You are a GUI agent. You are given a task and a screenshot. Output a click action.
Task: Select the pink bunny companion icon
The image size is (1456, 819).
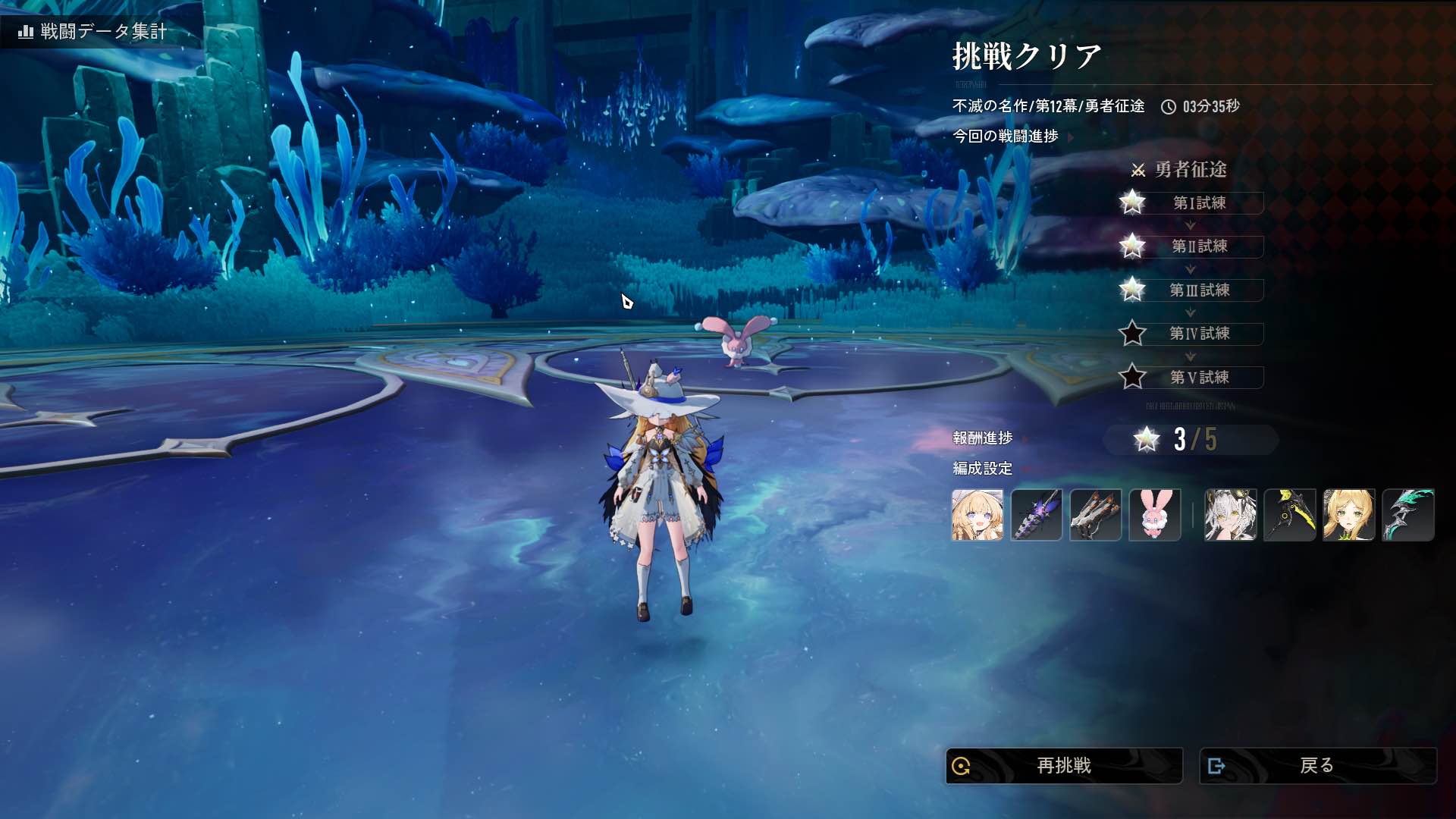click(x=1154, y=515)
